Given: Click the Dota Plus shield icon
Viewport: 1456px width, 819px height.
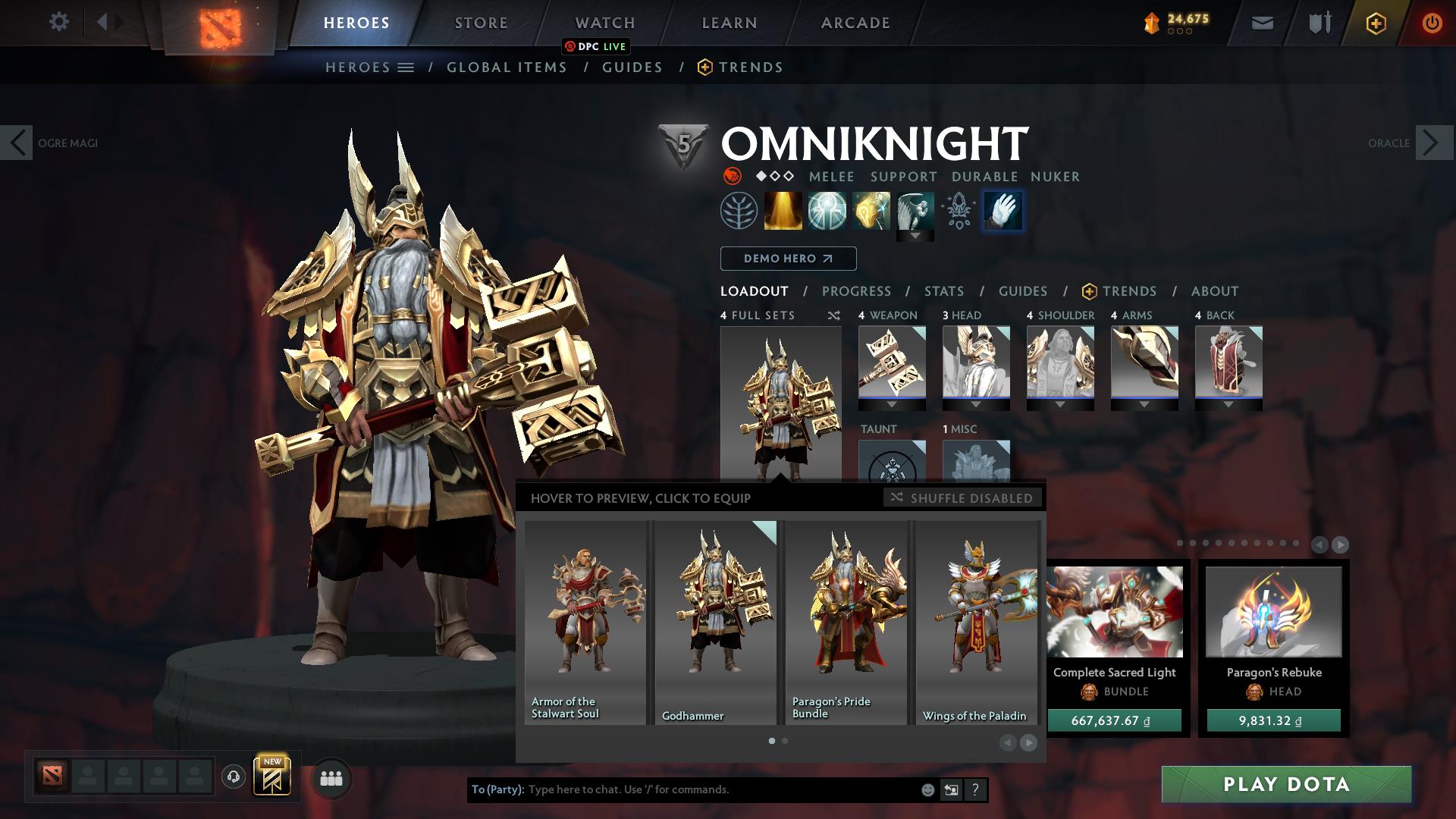Looking at the screenshot, I should 1378,22.
